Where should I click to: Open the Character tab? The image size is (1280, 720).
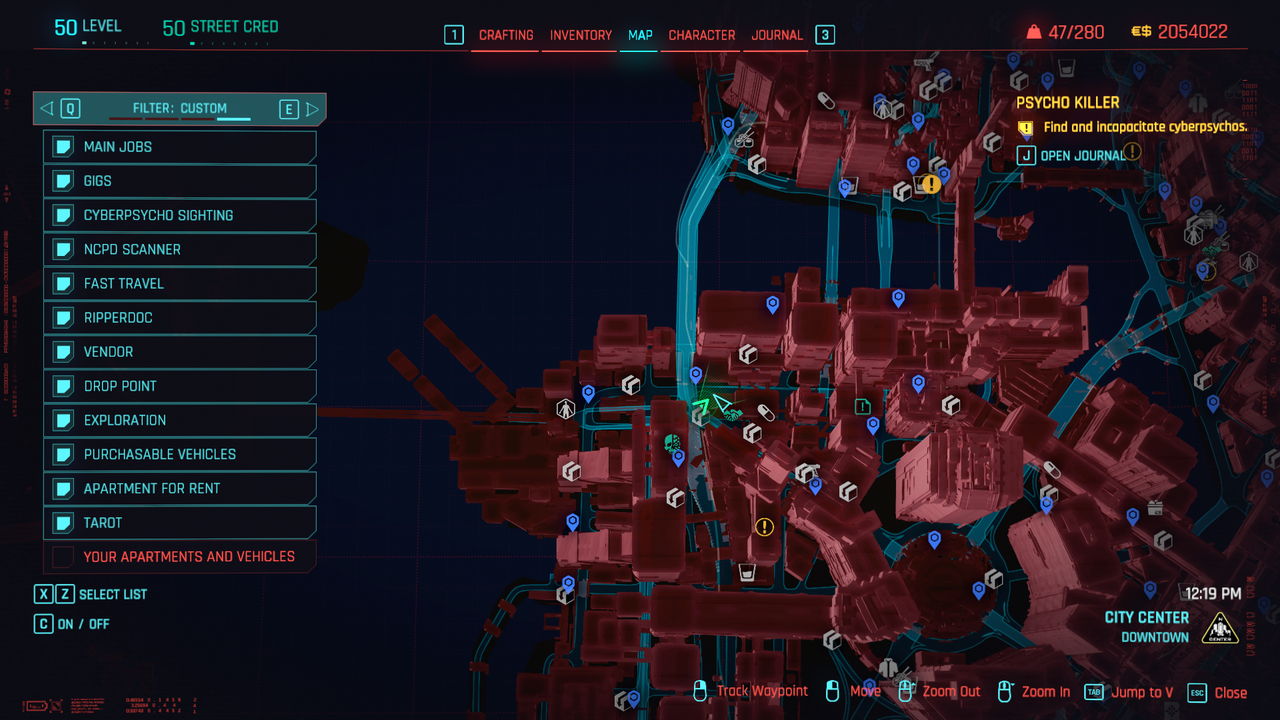(701, 35)
